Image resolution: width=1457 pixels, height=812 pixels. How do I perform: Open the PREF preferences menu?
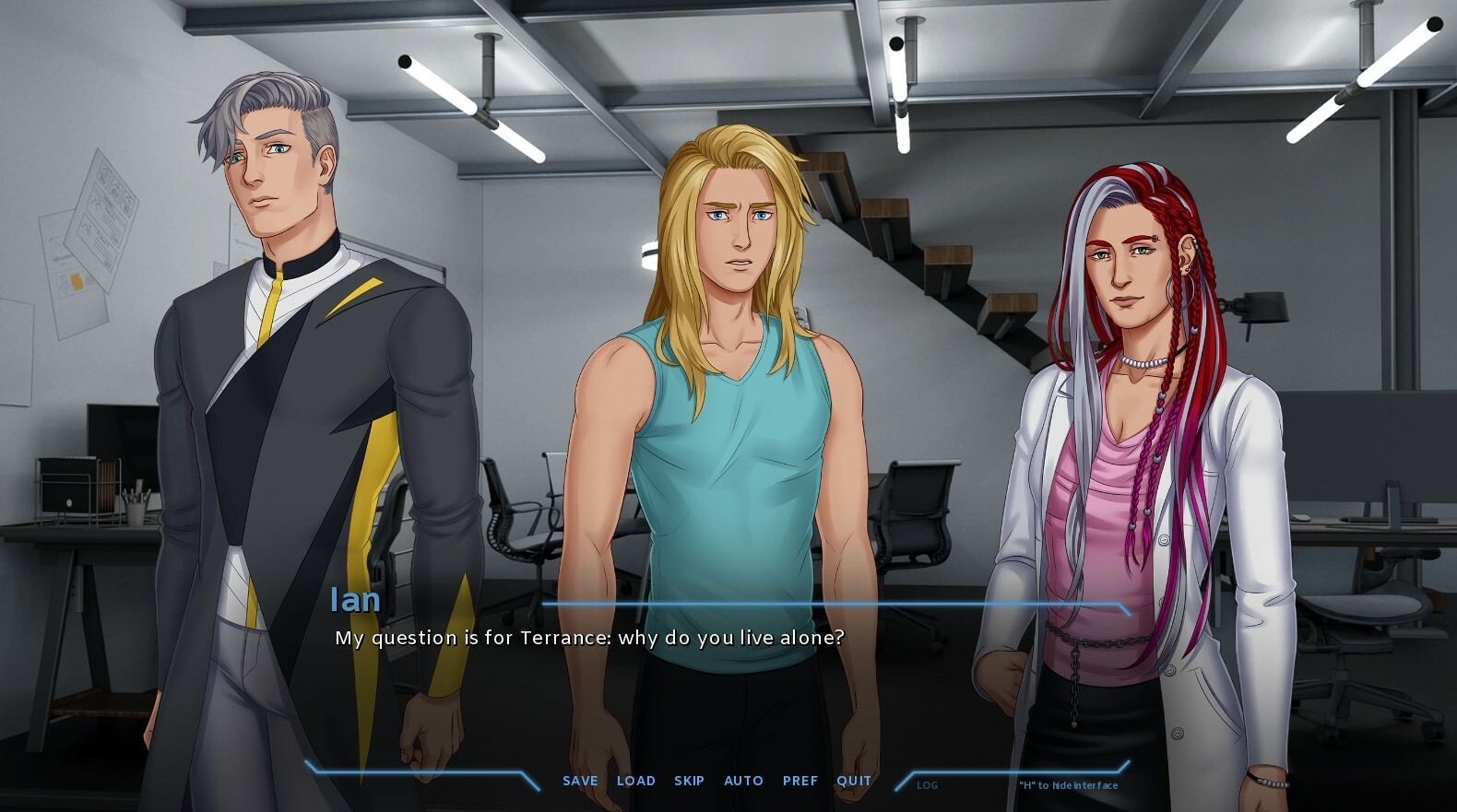coord(800,781)
